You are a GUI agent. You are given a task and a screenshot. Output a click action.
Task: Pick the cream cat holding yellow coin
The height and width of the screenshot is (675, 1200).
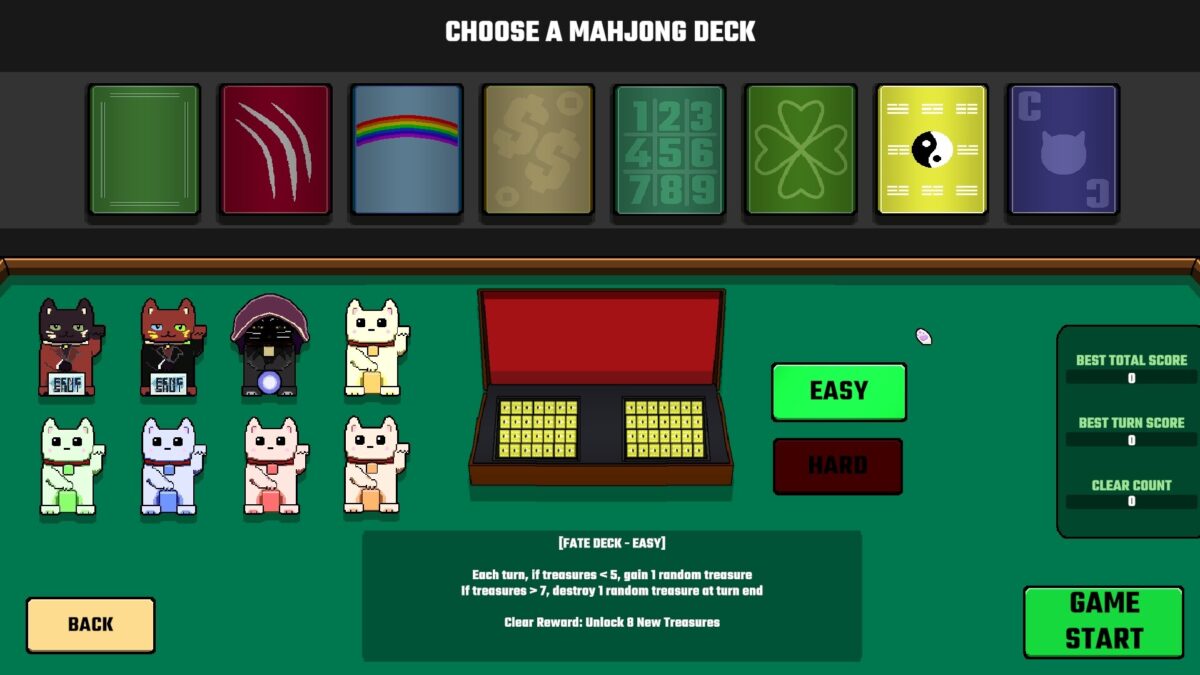(x=372, y=347)
